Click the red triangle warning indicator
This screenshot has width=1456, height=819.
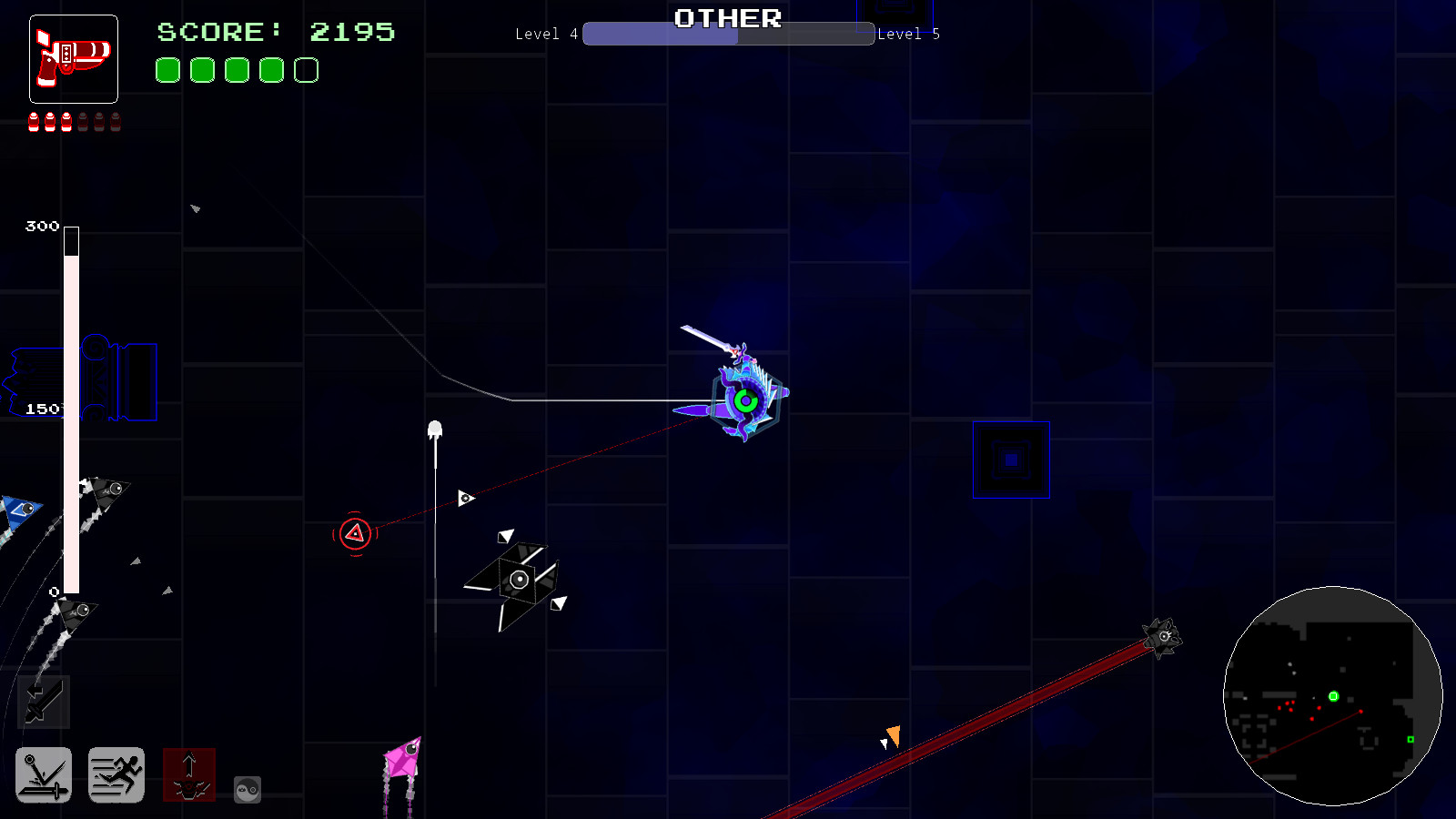point(355,531)
